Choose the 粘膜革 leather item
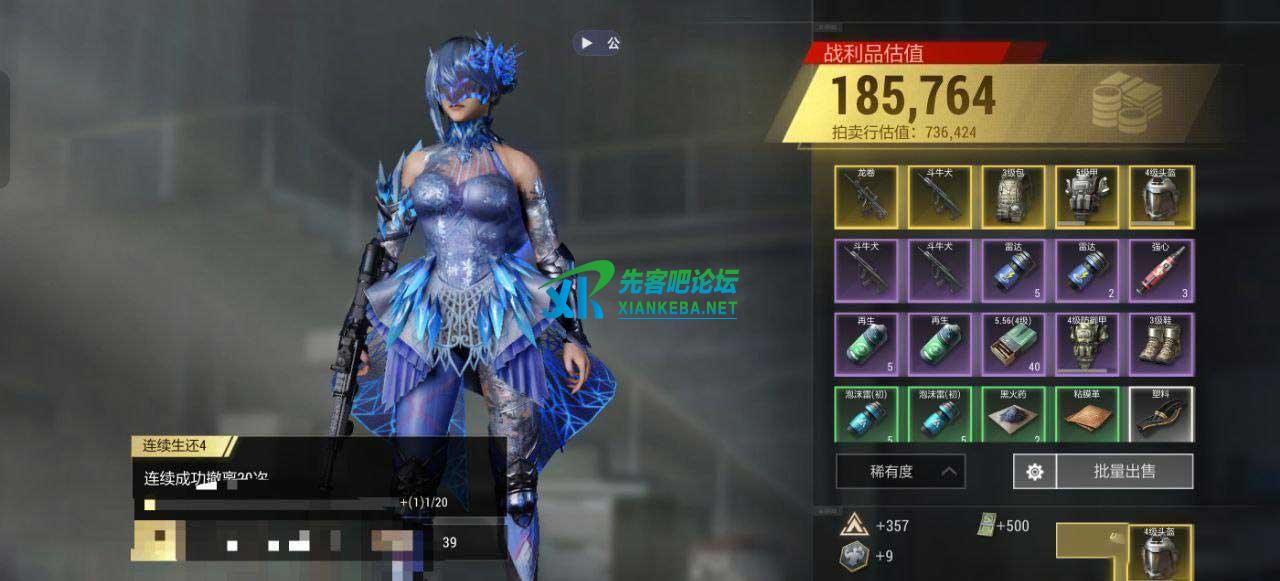Image resolution: width=1280 pixels, height=581 pixels. point(1087,415)
